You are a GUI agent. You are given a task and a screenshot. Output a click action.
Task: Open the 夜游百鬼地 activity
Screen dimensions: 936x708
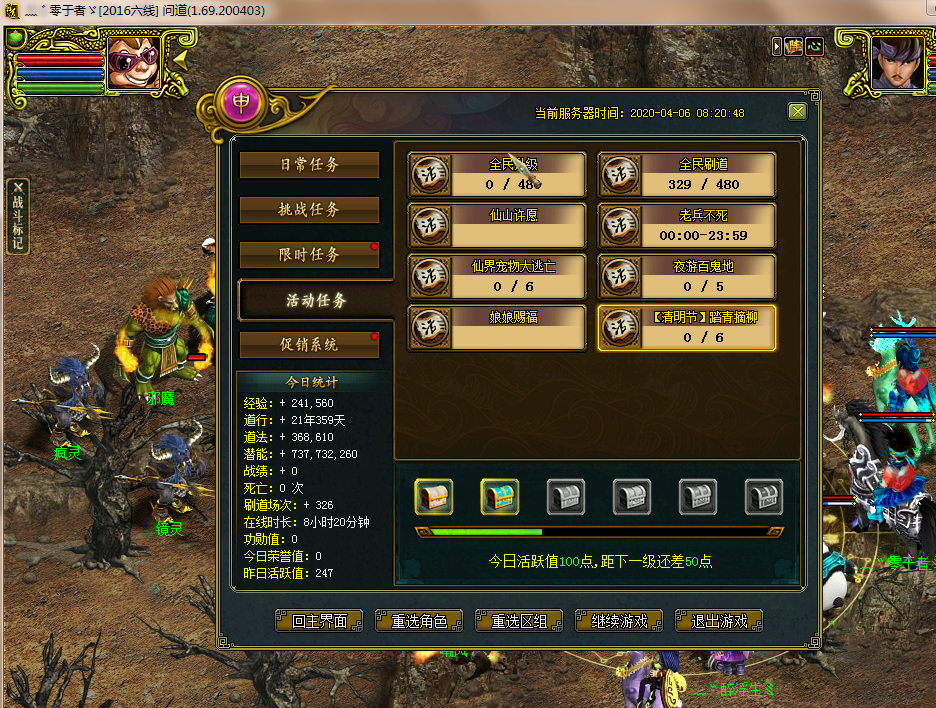(x=687, y=276)
